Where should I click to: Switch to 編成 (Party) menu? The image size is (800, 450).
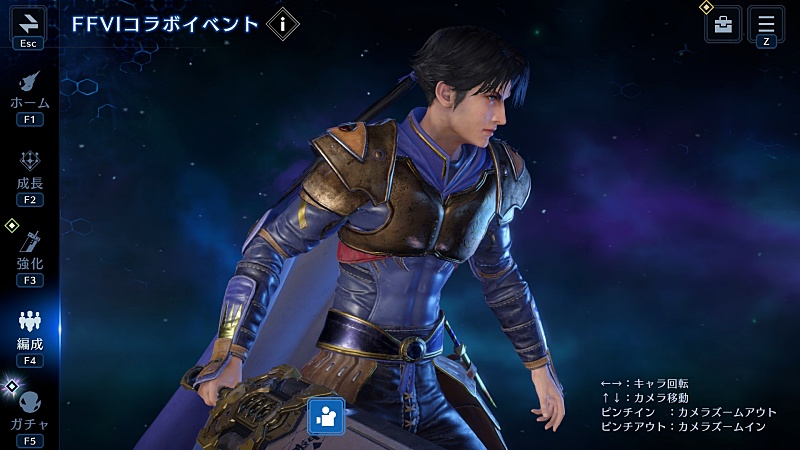click(29, 330)
